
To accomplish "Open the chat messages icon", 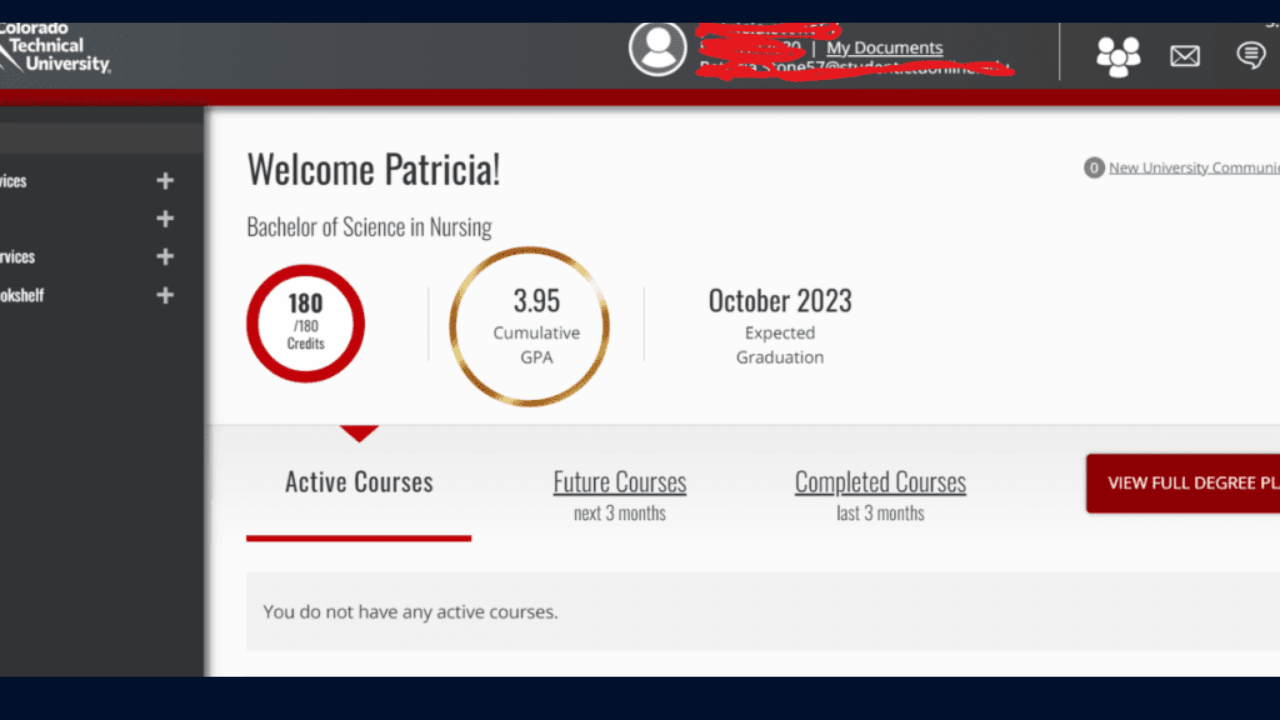I will (x=1251, y=56).
